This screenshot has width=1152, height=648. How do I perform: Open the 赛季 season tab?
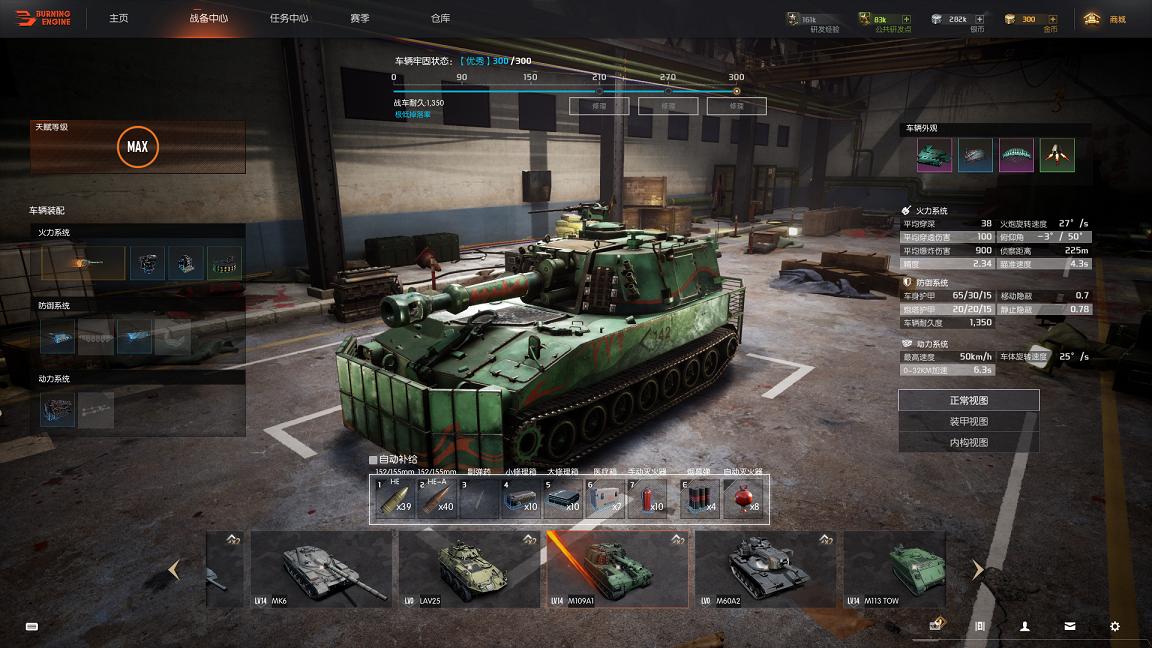[360, 18]
